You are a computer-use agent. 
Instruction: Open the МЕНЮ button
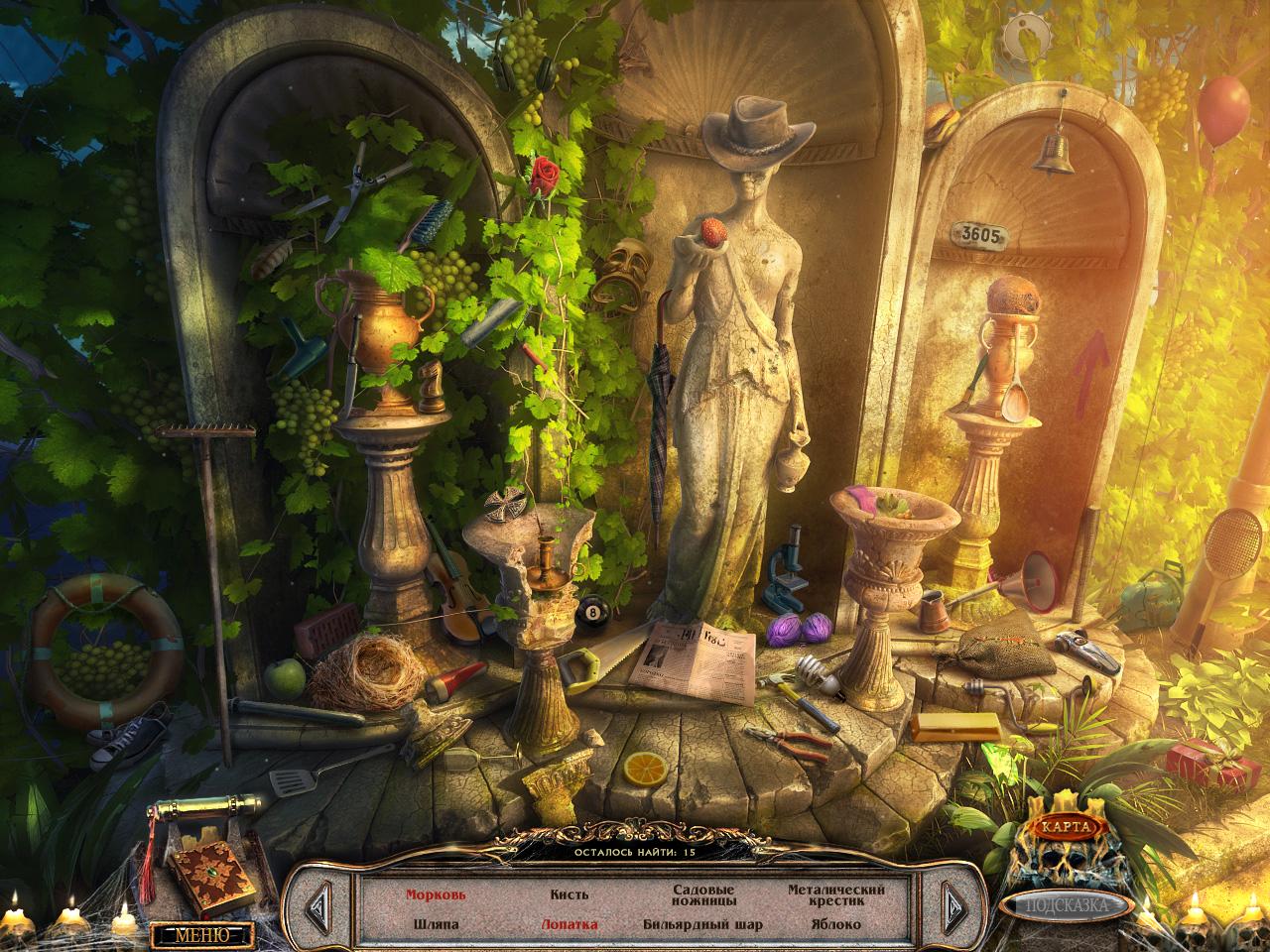[201, 934]
